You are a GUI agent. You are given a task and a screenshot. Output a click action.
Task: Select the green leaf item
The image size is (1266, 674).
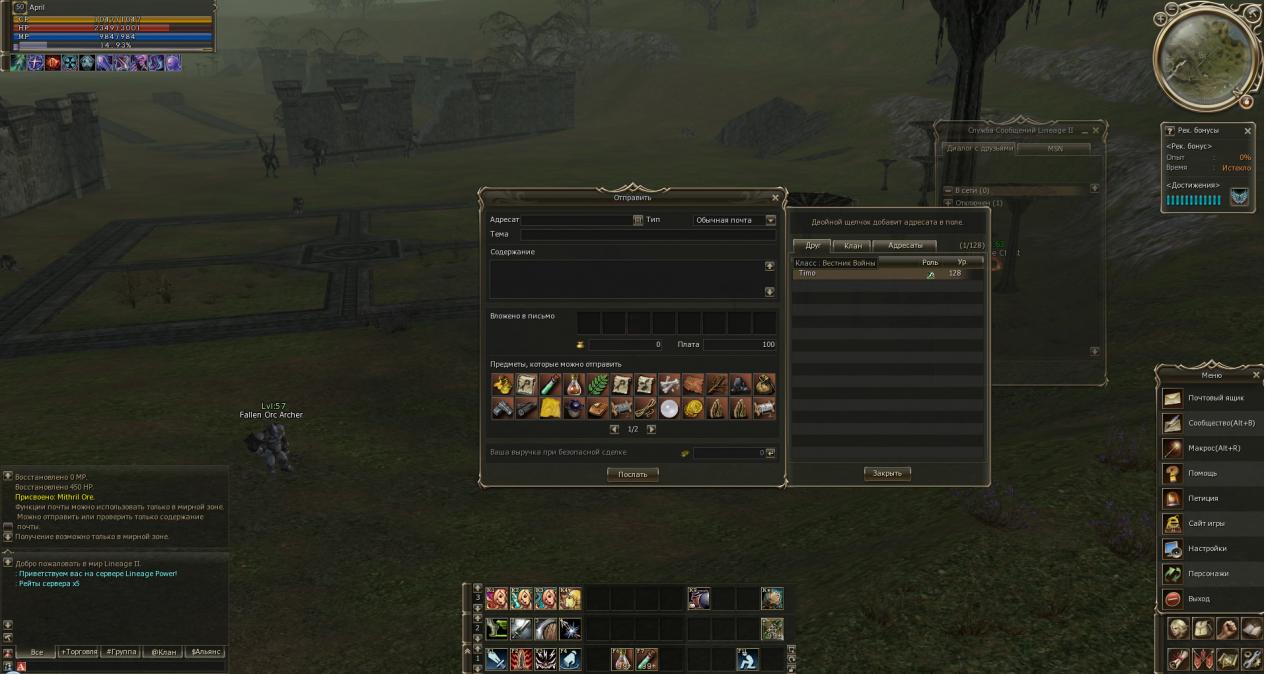(598, 384)
